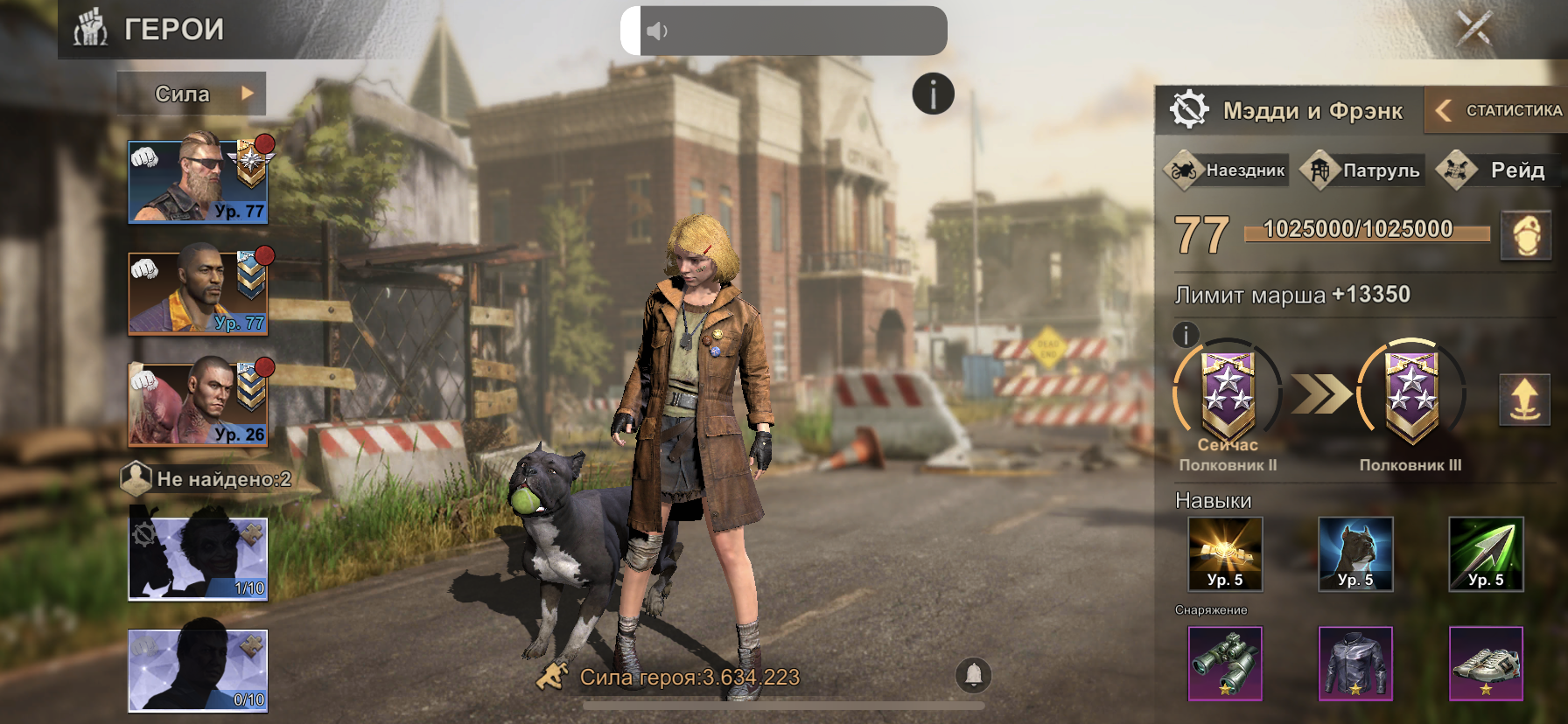The image size is (1568, 724).
Task: Open the golden burst skill icon
Action: (x=1225, y=554)
